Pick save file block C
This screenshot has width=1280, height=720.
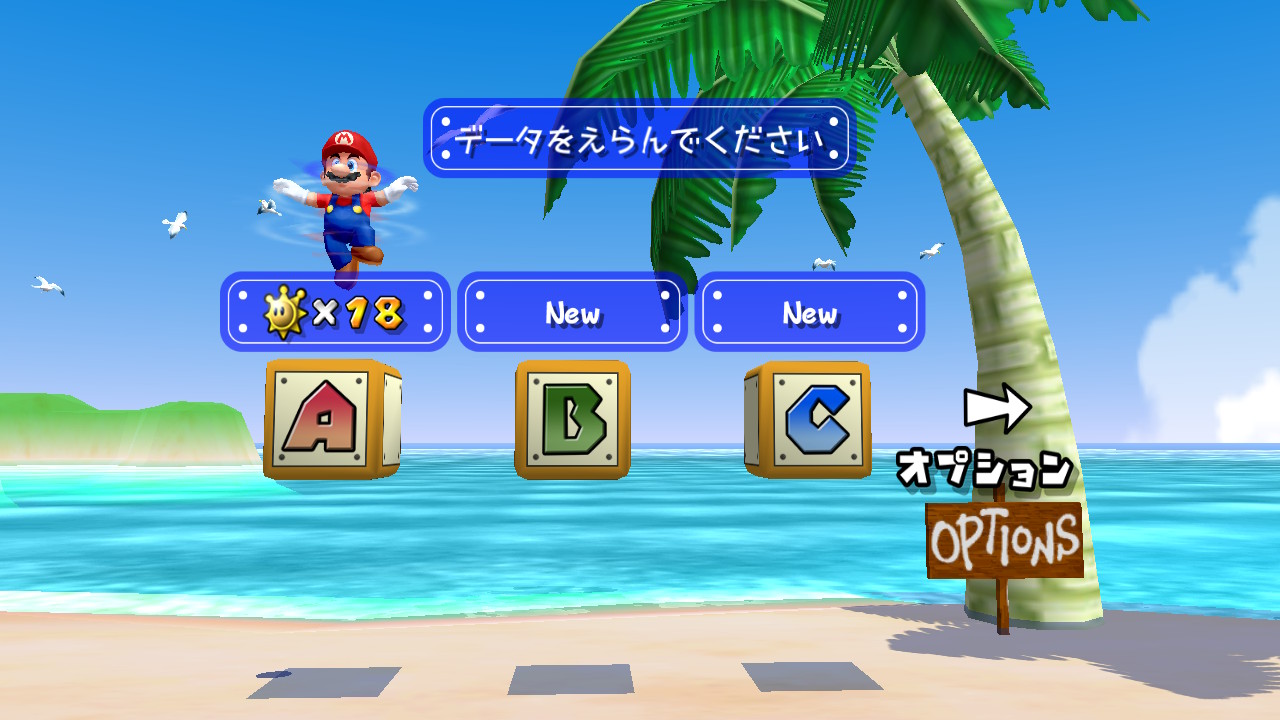click(810, 419)
